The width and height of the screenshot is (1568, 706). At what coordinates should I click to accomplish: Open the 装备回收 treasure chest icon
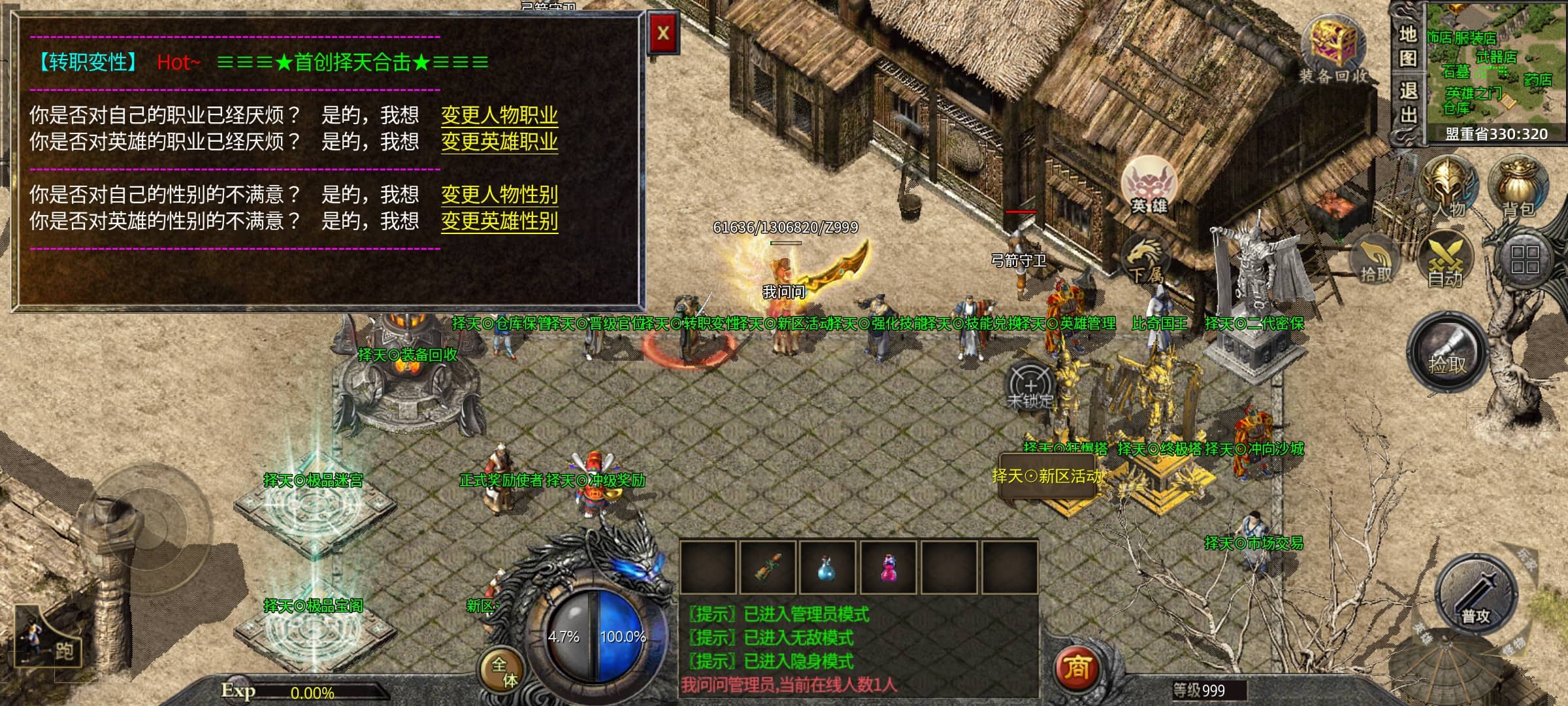point(1333,49)
